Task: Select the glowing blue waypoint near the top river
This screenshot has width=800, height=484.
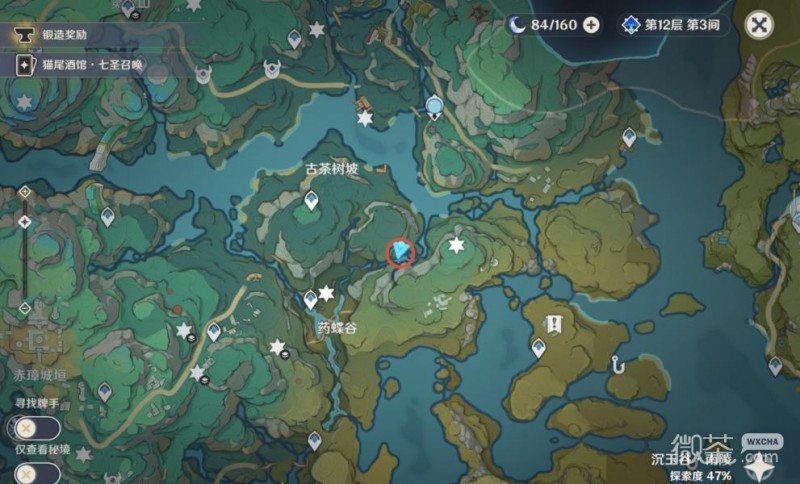Action: 434,106
